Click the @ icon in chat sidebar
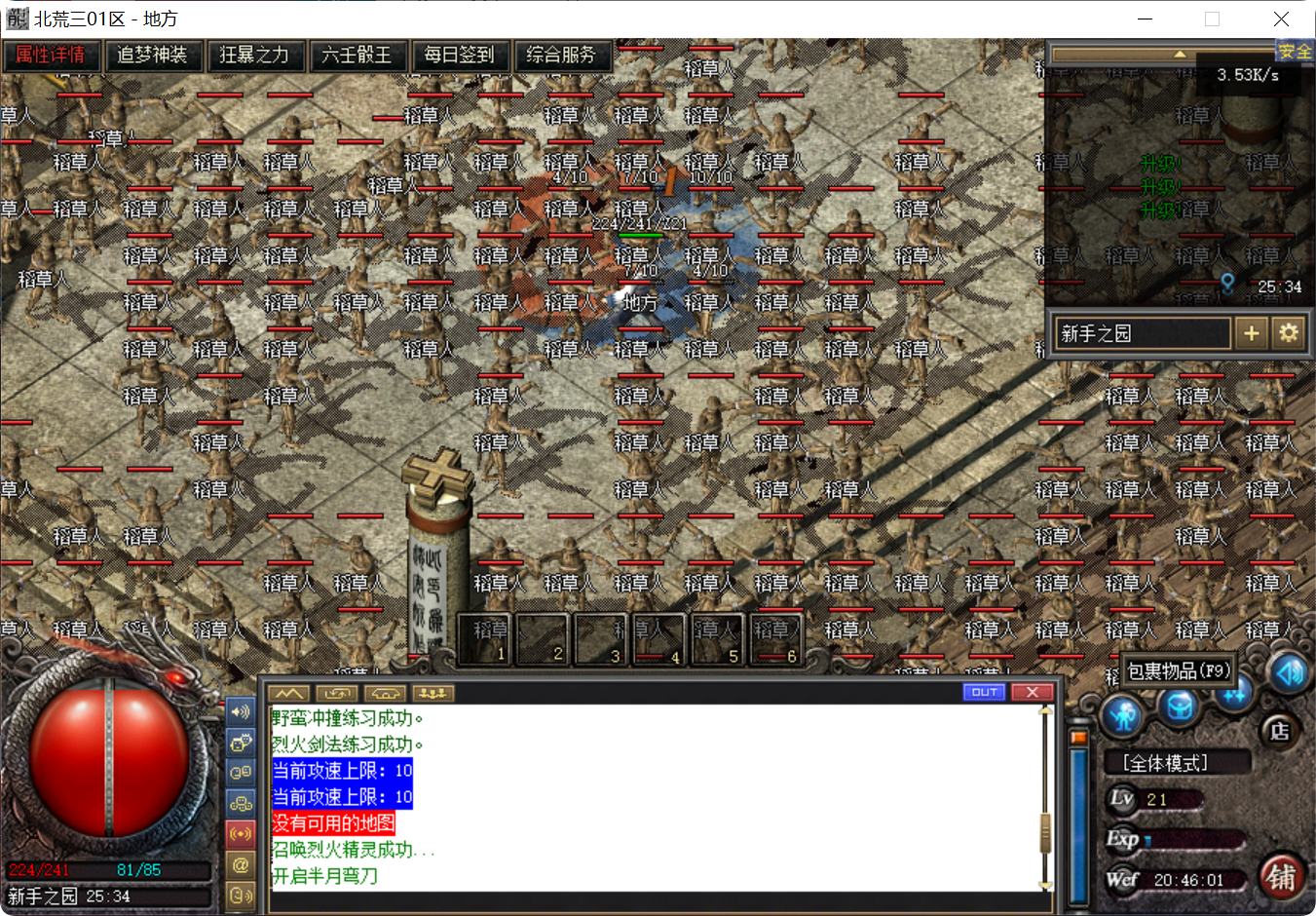Image resolution: width=1316 pixels, height=916 pixels. point(240,861)
